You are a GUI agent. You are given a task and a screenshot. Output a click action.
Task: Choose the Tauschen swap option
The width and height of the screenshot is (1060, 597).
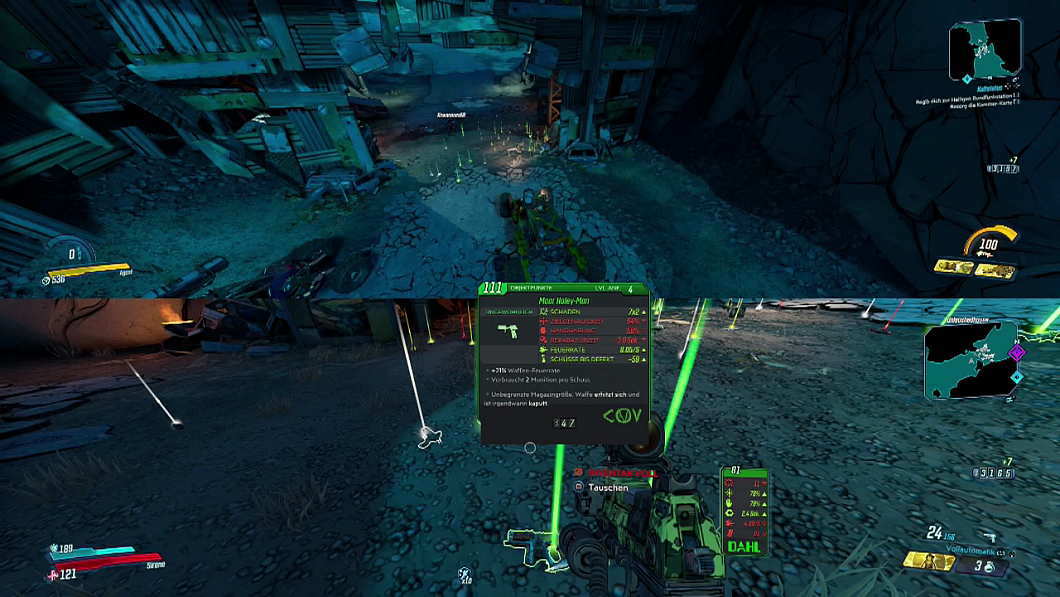coord(607,487)
